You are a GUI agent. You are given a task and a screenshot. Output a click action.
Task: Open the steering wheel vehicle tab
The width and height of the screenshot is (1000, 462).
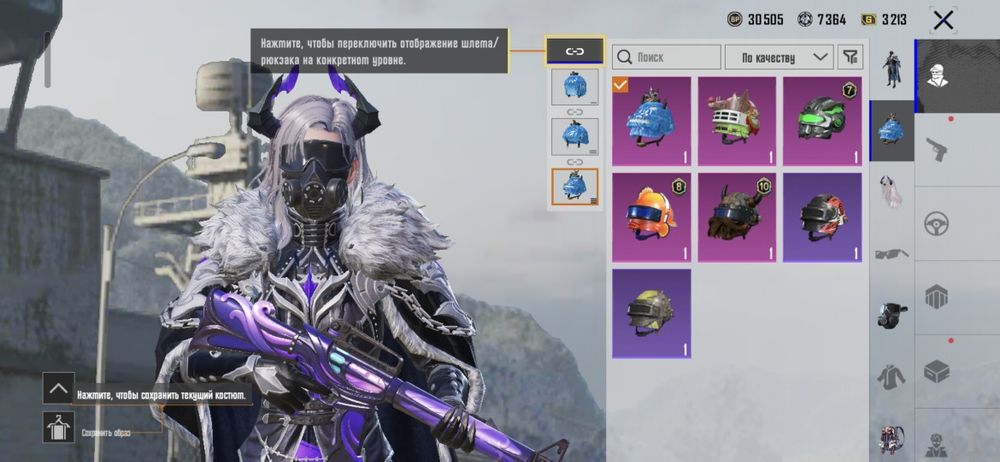tap(937, 223)
